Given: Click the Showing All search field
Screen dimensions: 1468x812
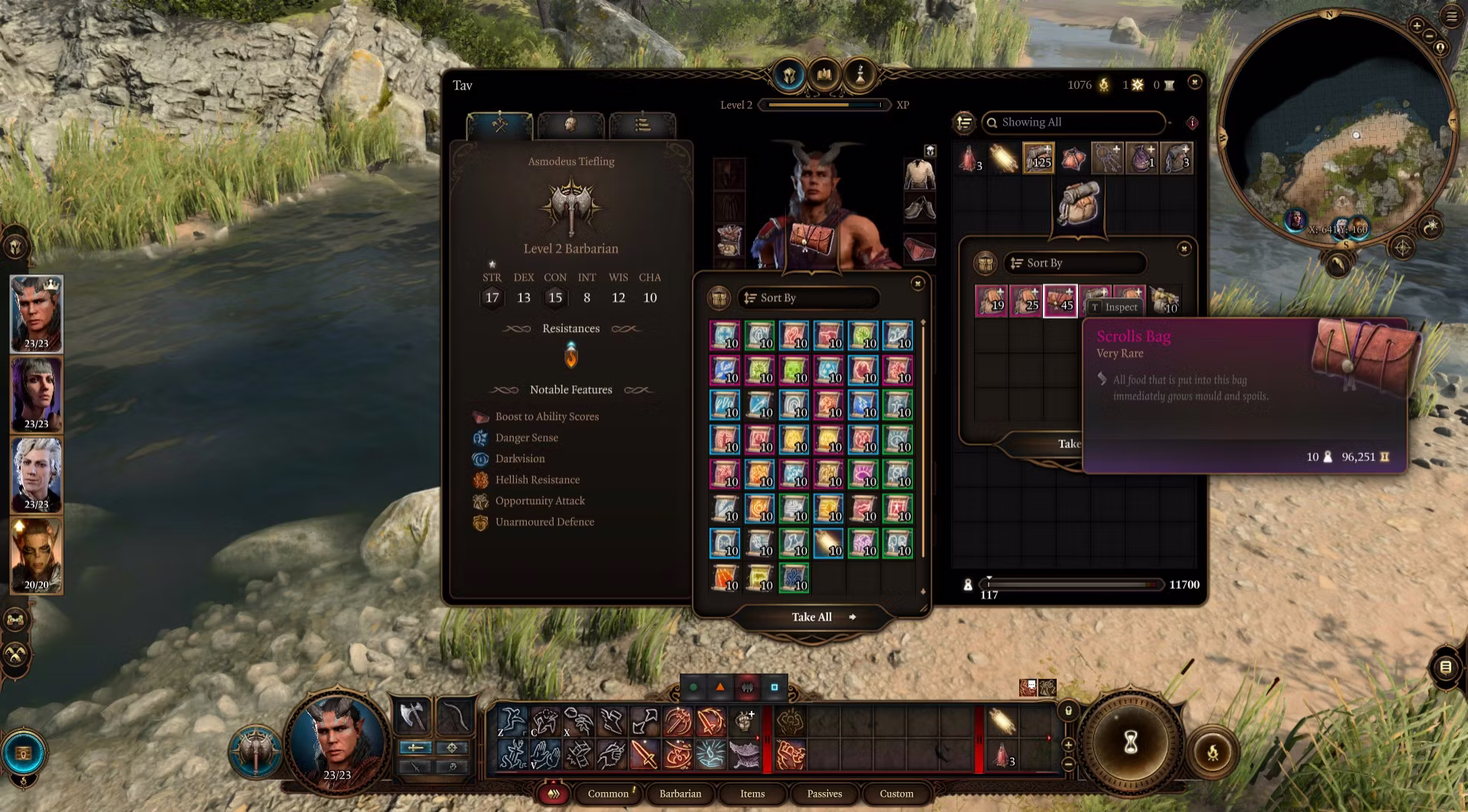Looking at the screenshot, I should (1074, 122).
